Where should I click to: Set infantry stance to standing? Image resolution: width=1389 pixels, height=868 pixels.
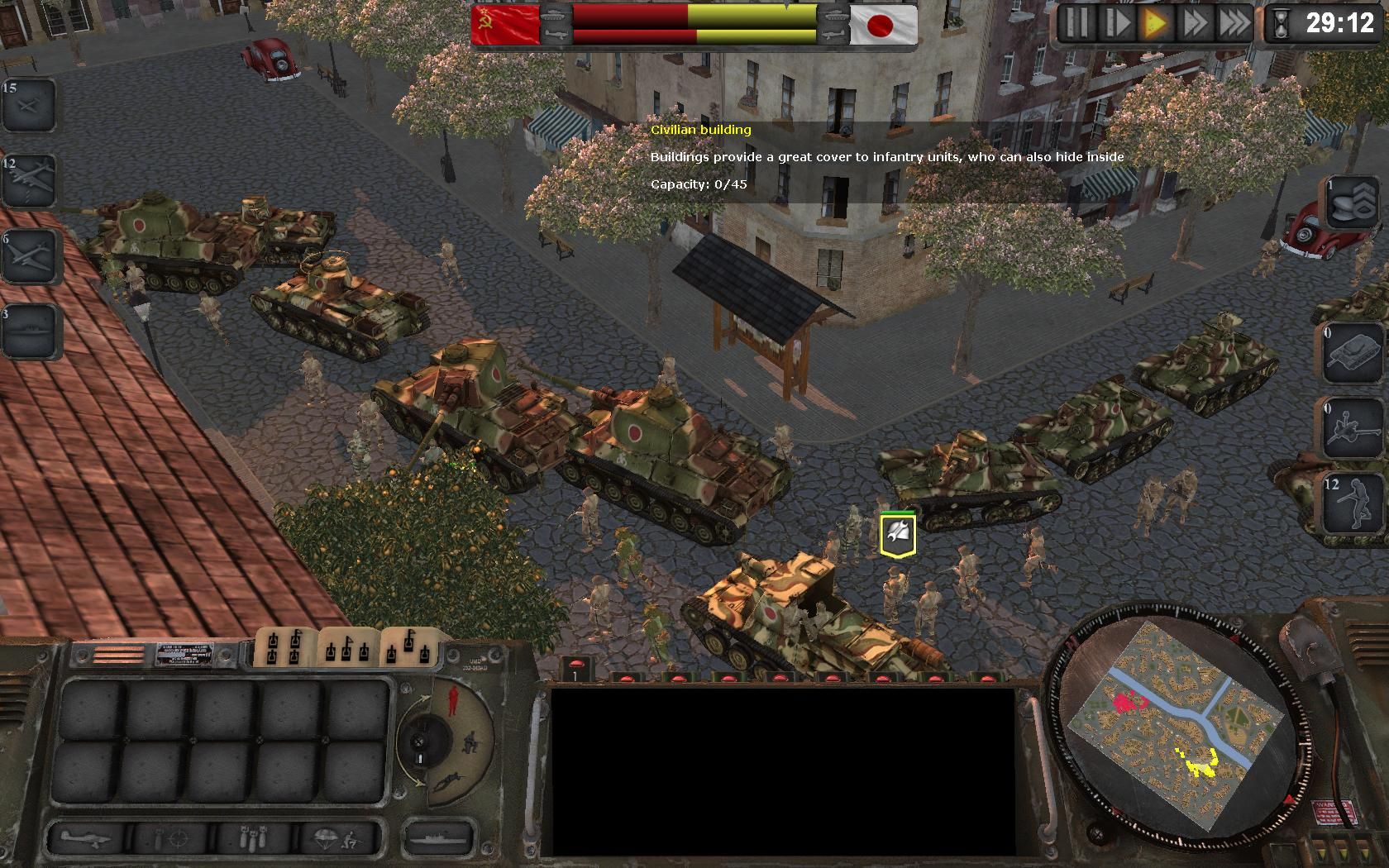point(451,701)
